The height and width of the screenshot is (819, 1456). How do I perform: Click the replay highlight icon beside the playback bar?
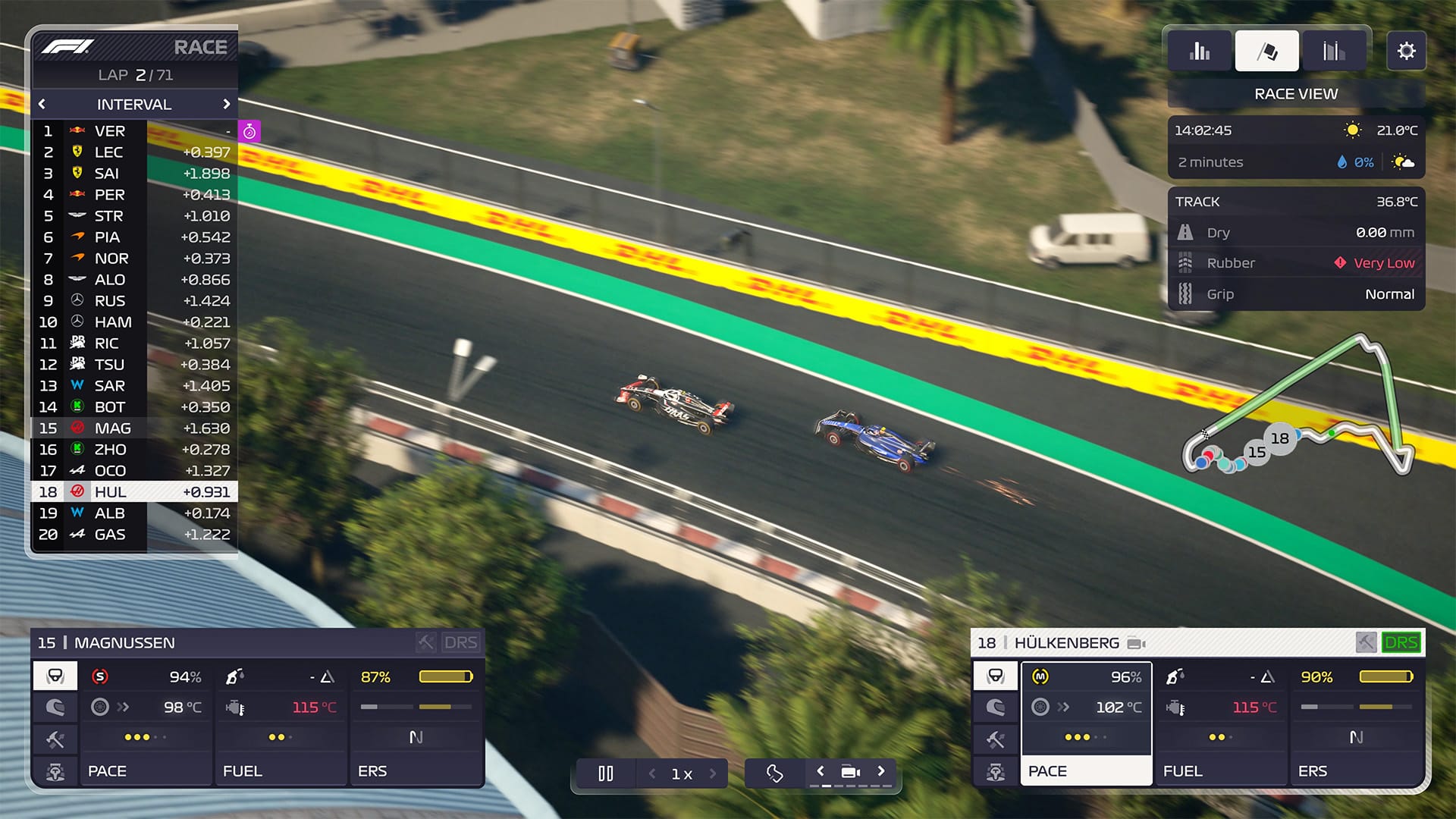click(773, 773)
